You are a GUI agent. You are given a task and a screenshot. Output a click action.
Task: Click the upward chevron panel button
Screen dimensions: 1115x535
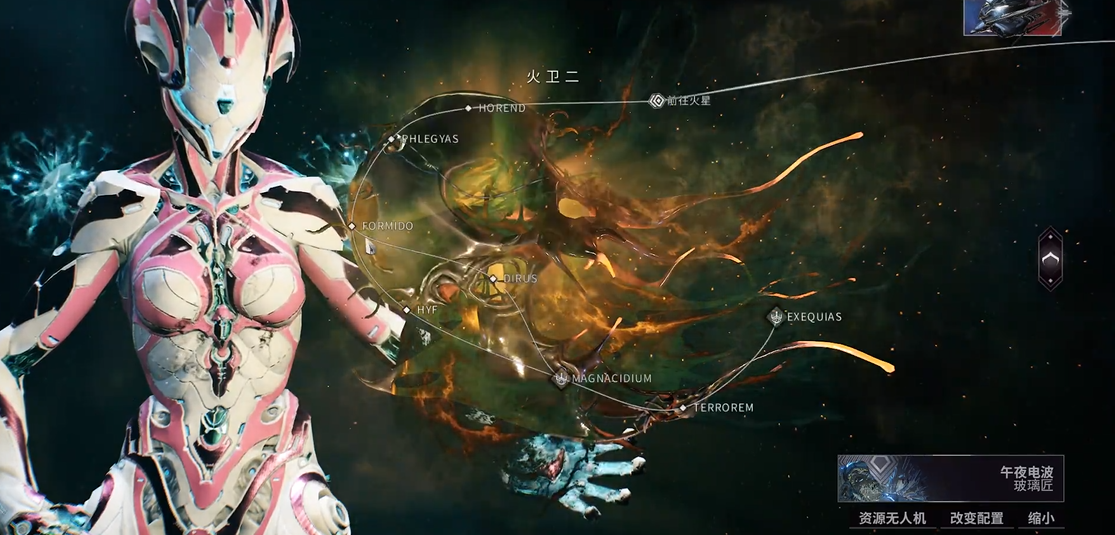[x=1051, y=259]
